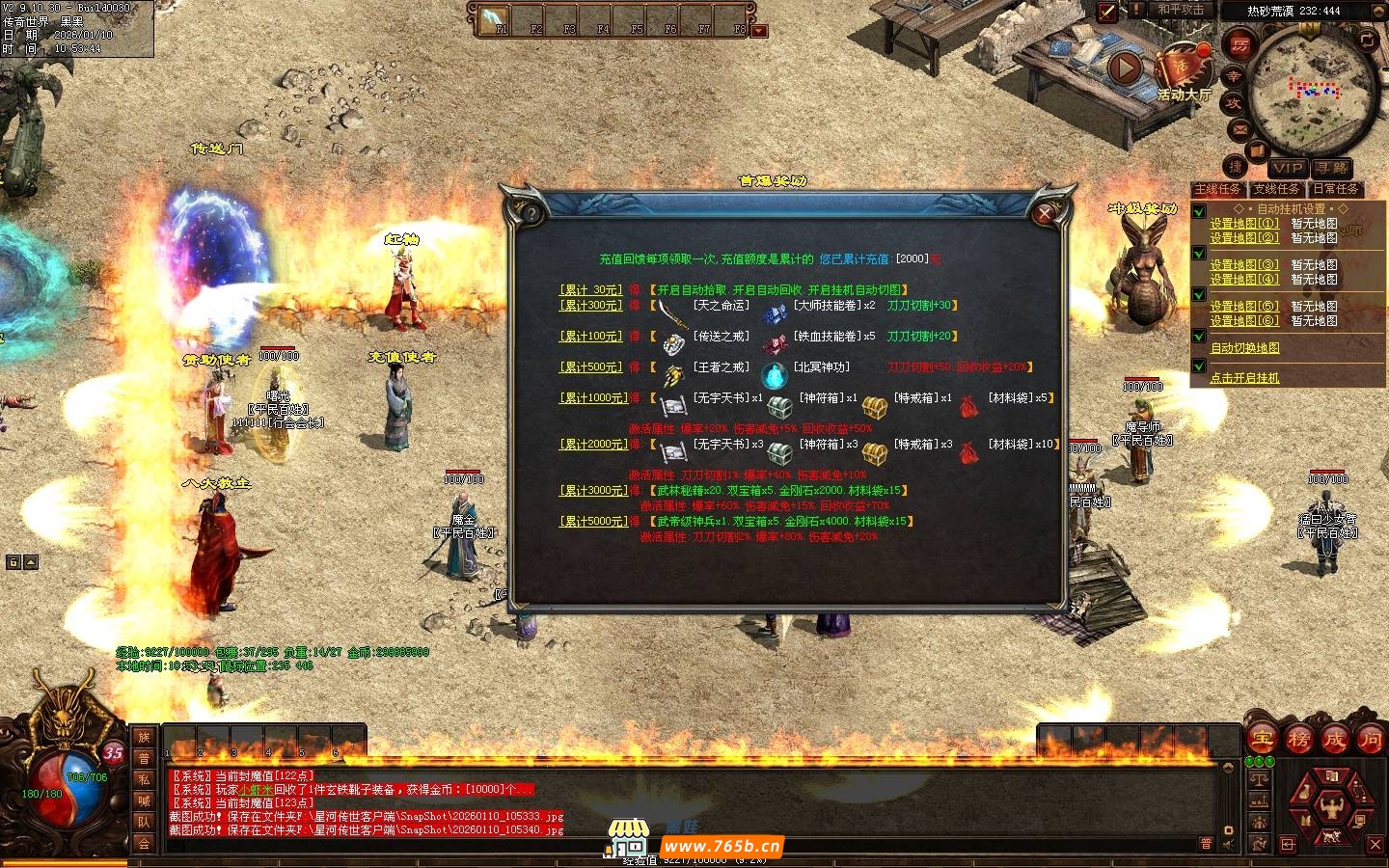Close the recharge reward dialog
The width and height of the screenshot is (1389, 868).
point(1044,213)
